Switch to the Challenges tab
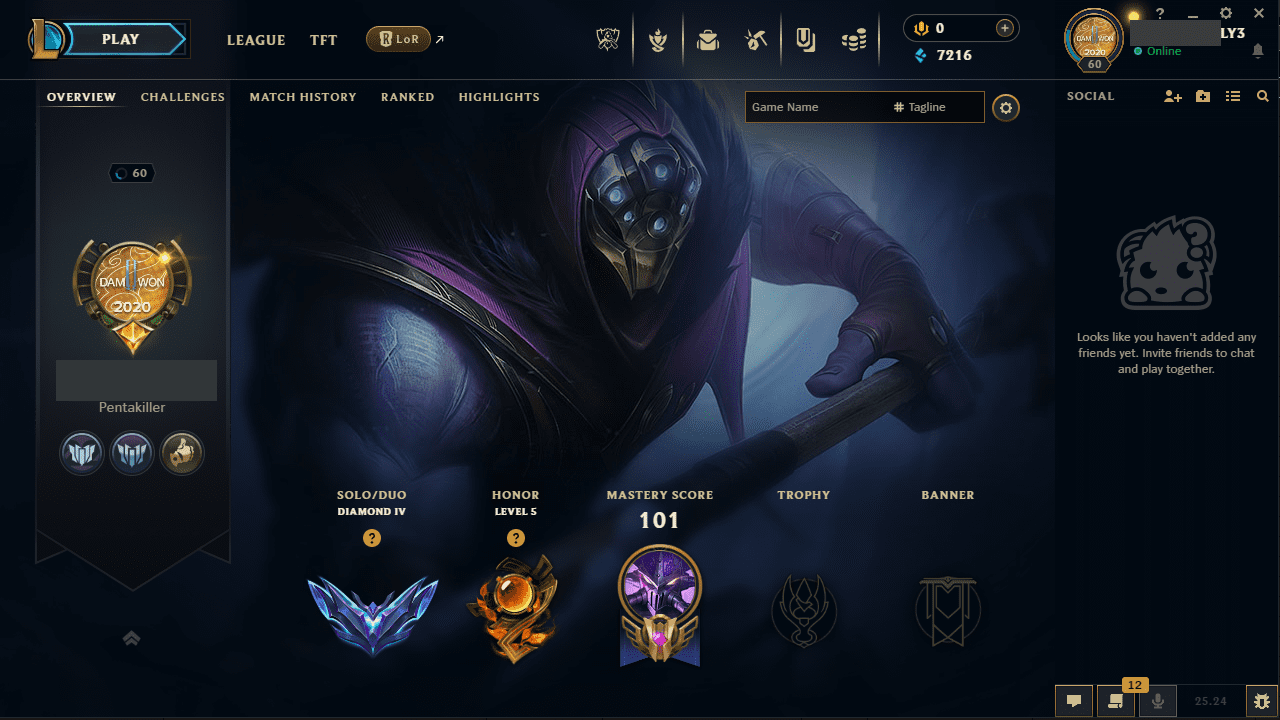 (183, 97)
